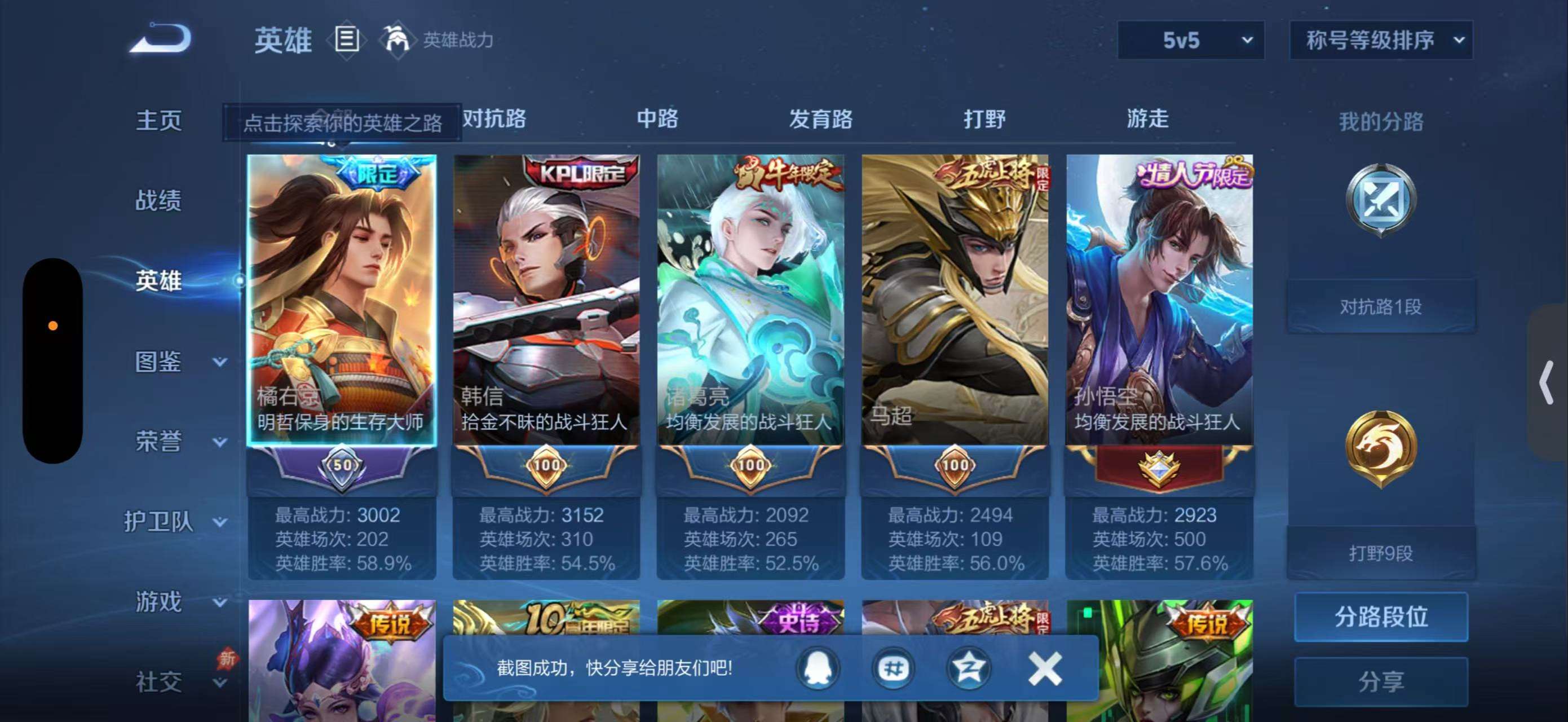Viewport: 1568px width, 722px height.
Task: Open the 英雄战力 (hero power) icon
Action: pos(396,38)
